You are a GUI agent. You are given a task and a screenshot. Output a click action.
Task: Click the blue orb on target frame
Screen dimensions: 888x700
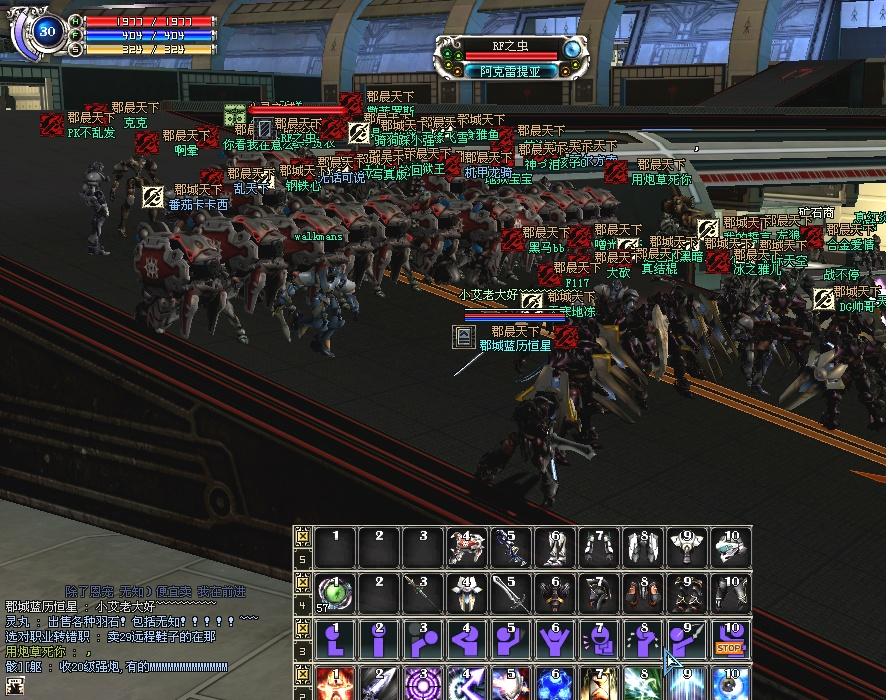click(573, 47)
